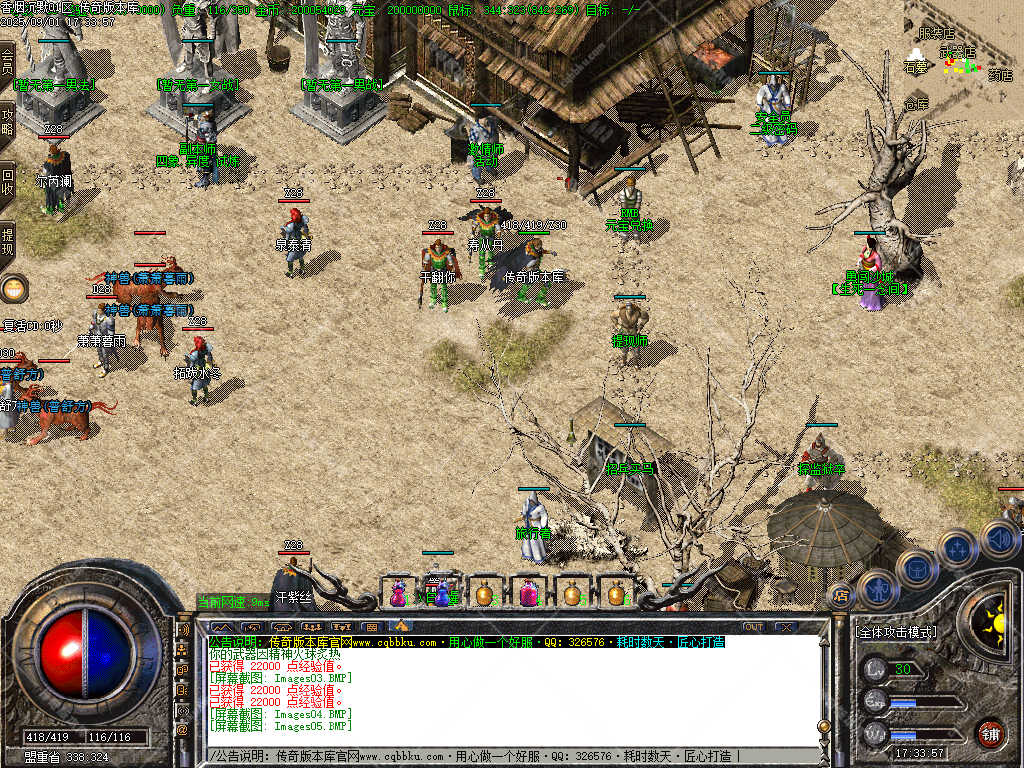
Task: Open the 攻略 guide side tab
Action: [7, 123]
